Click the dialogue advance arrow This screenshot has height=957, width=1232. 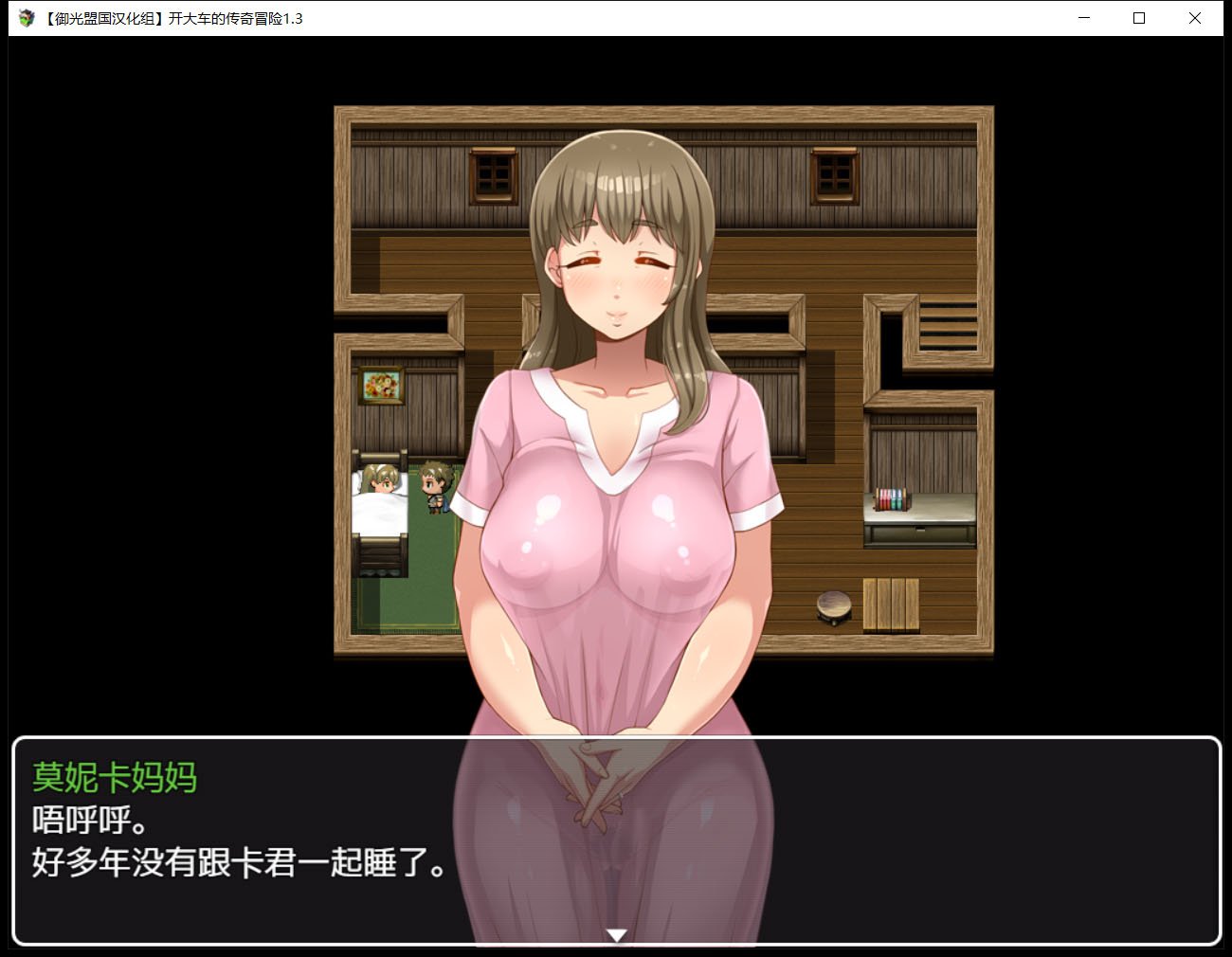(616, 936)
